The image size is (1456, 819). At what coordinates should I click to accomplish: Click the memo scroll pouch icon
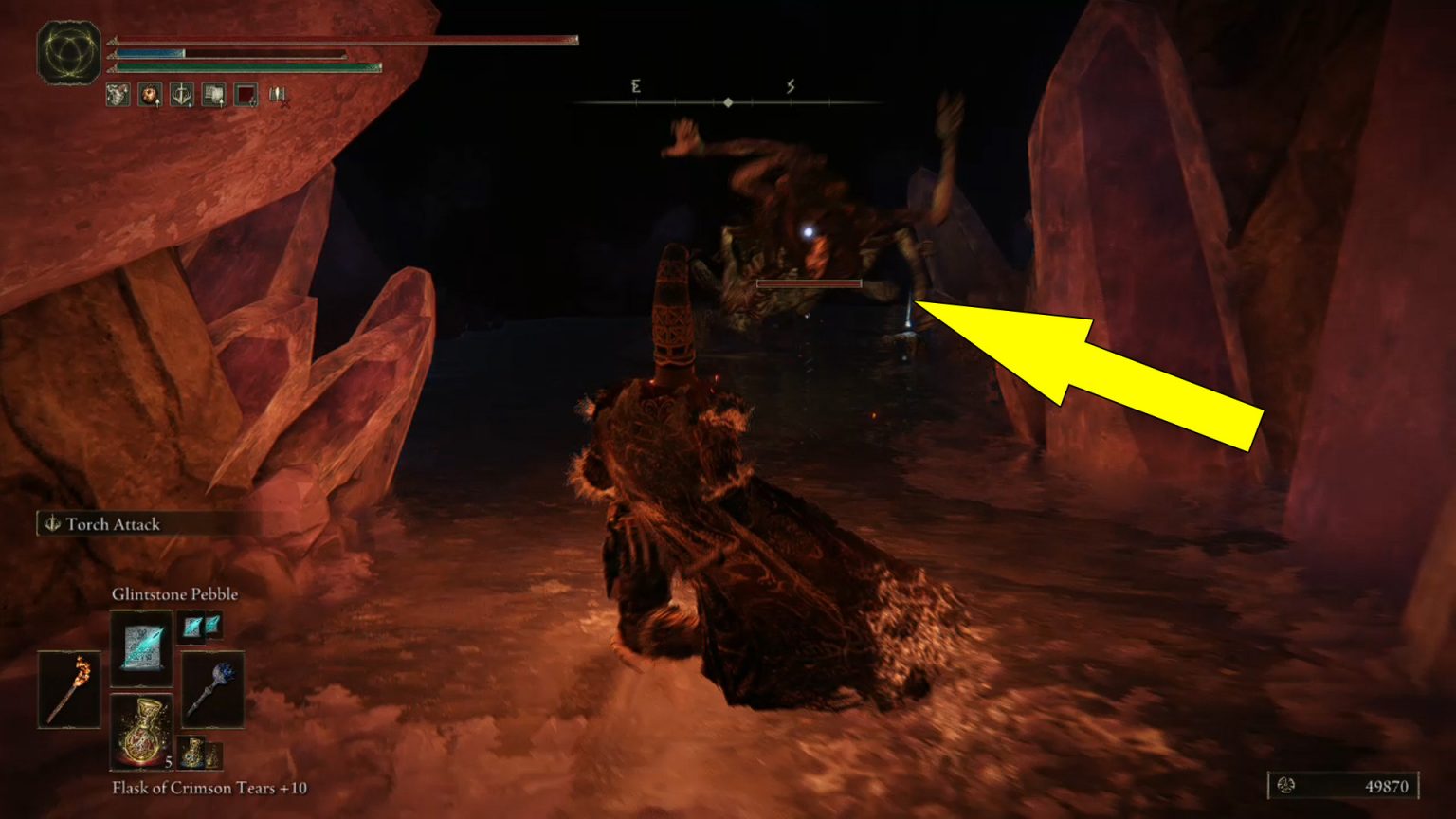(x=213, y=95)
